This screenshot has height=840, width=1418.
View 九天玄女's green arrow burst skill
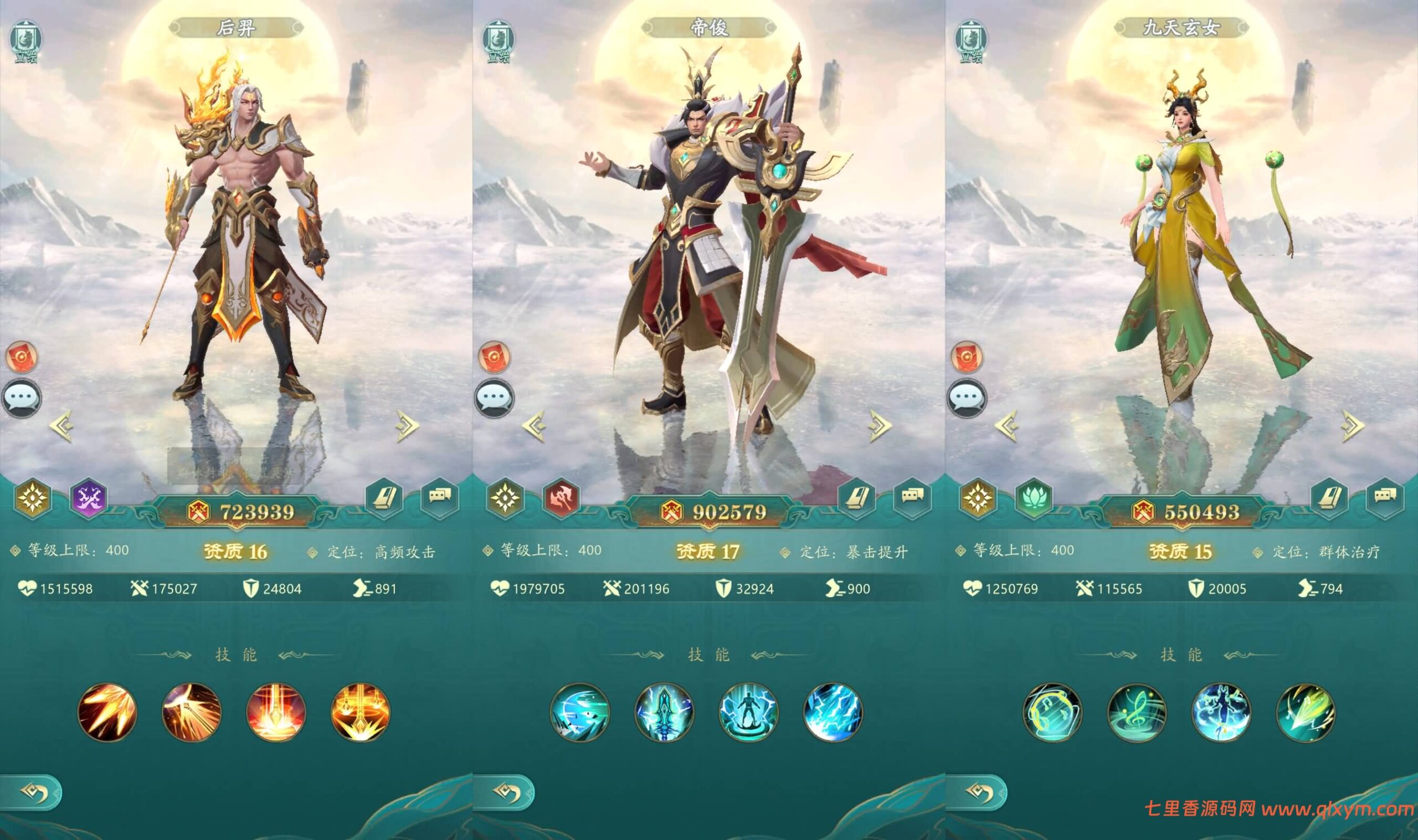pos(1306,712)
